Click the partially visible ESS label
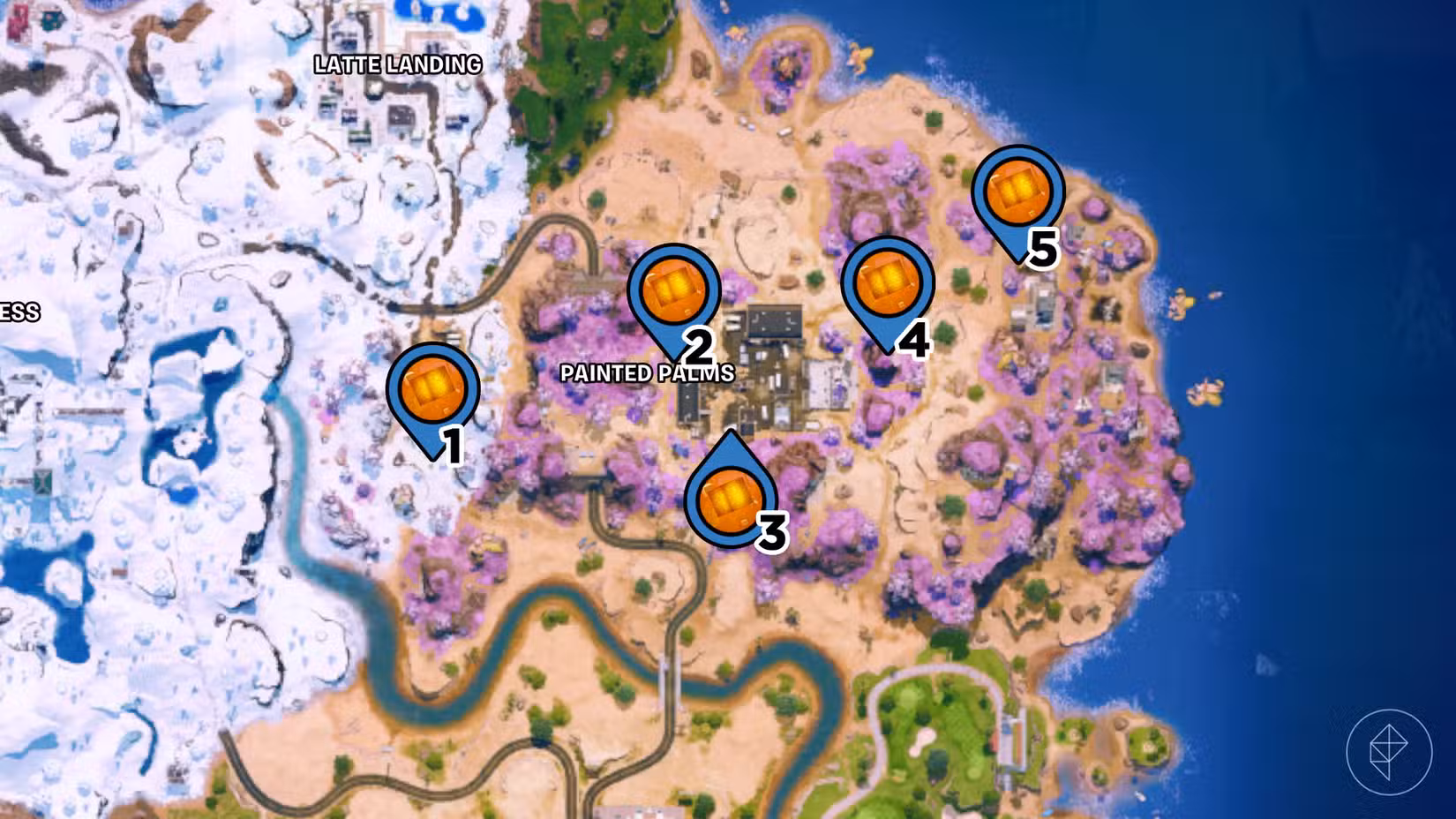The width and height of the screenshot is (1456, 819). [19, 312]
